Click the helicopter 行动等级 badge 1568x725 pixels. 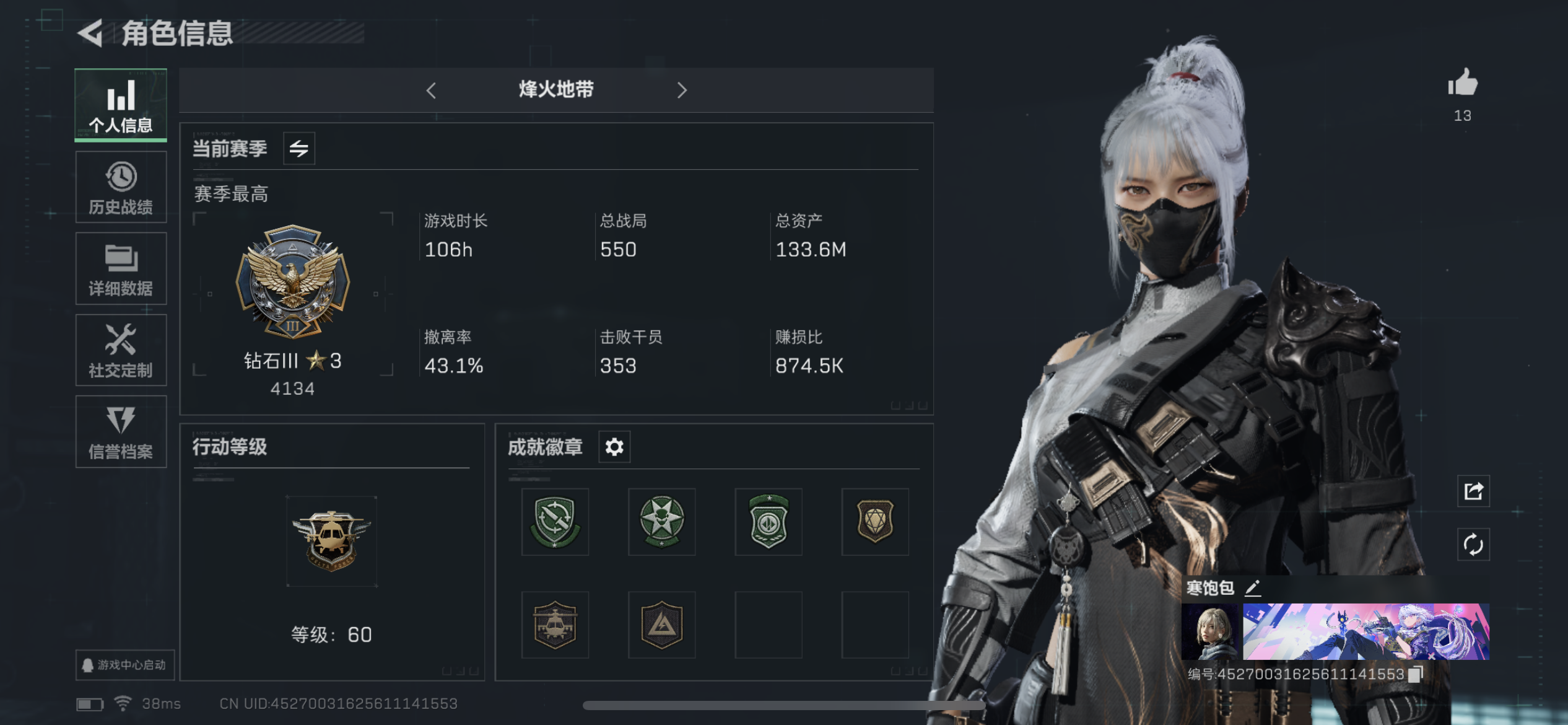[331, 540]
